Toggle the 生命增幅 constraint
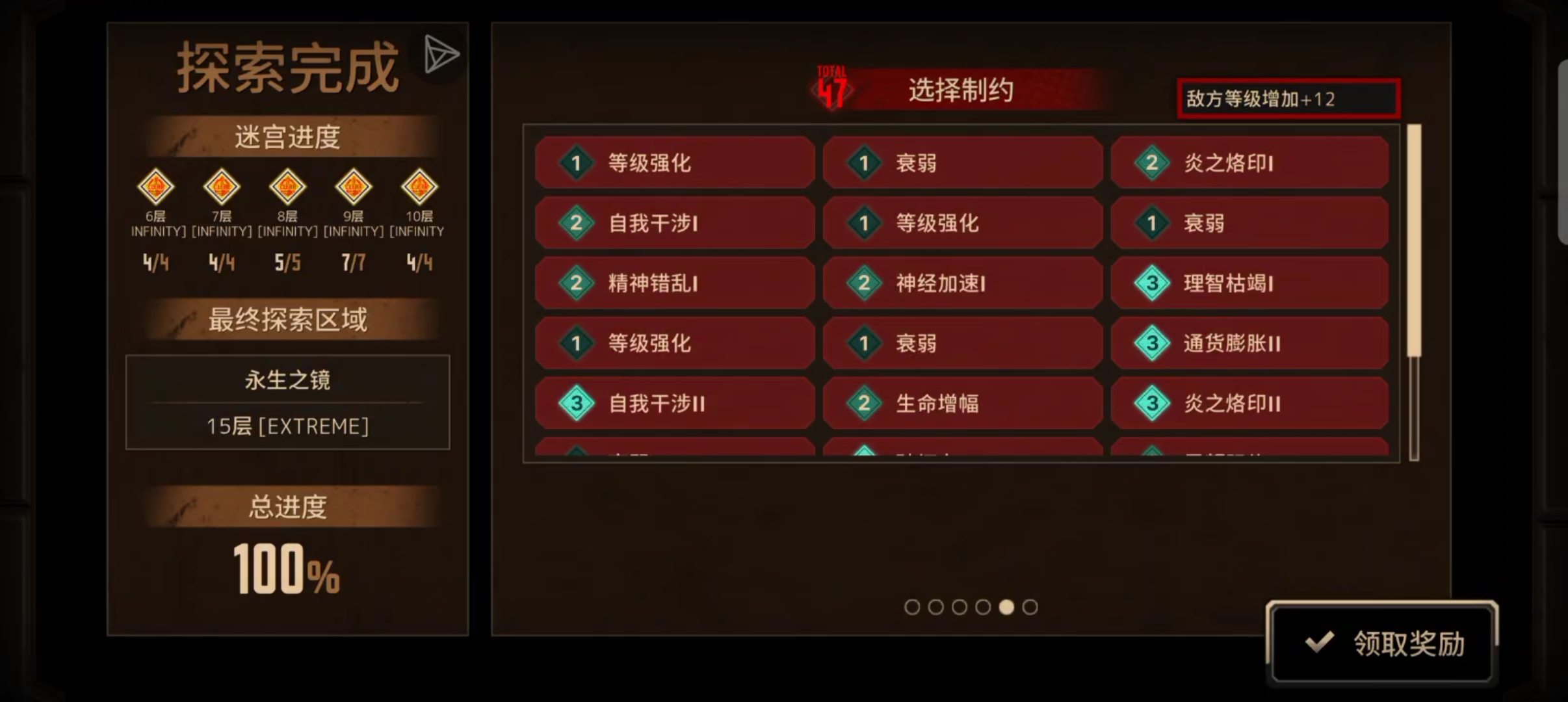 (963, 403)
